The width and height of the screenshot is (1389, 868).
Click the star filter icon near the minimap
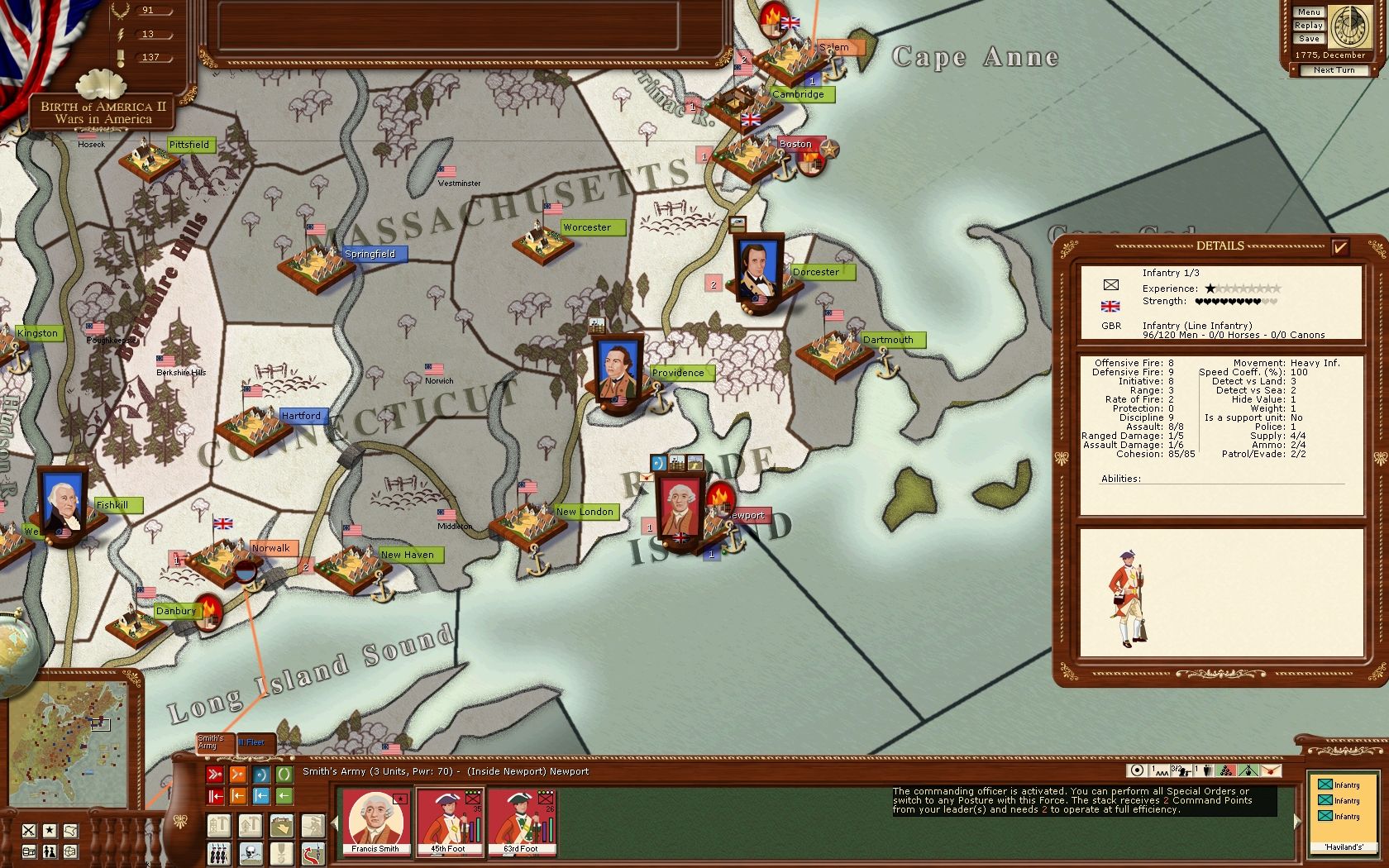coord(50,830)
